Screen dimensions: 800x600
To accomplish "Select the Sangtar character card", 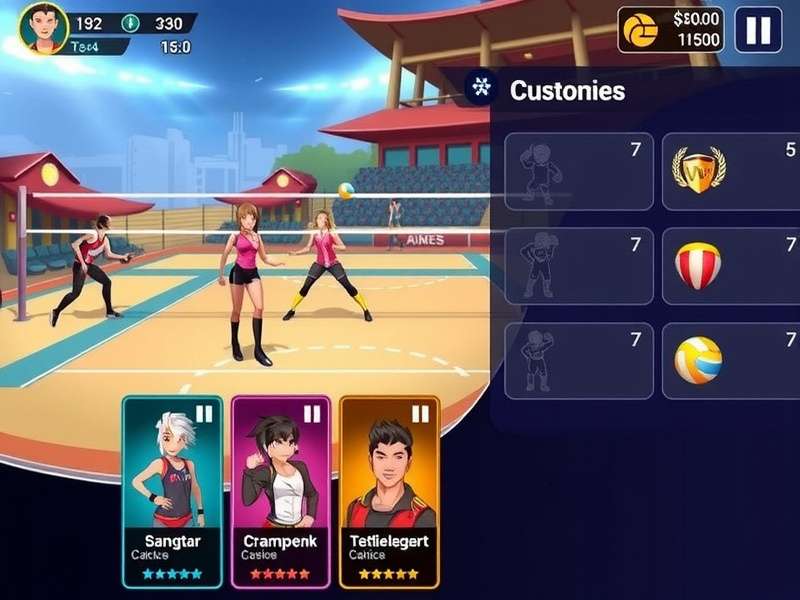I will coord(173,490).
